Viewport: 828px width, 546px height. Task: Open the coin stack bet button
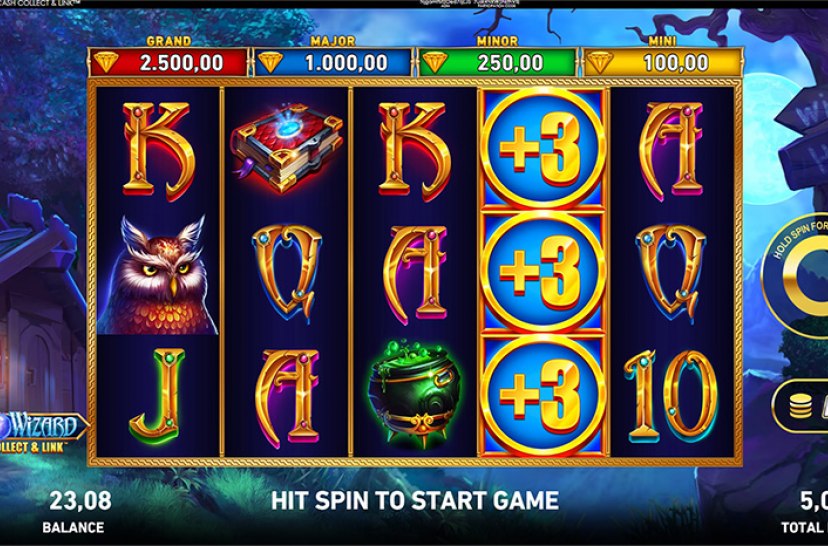802,404
